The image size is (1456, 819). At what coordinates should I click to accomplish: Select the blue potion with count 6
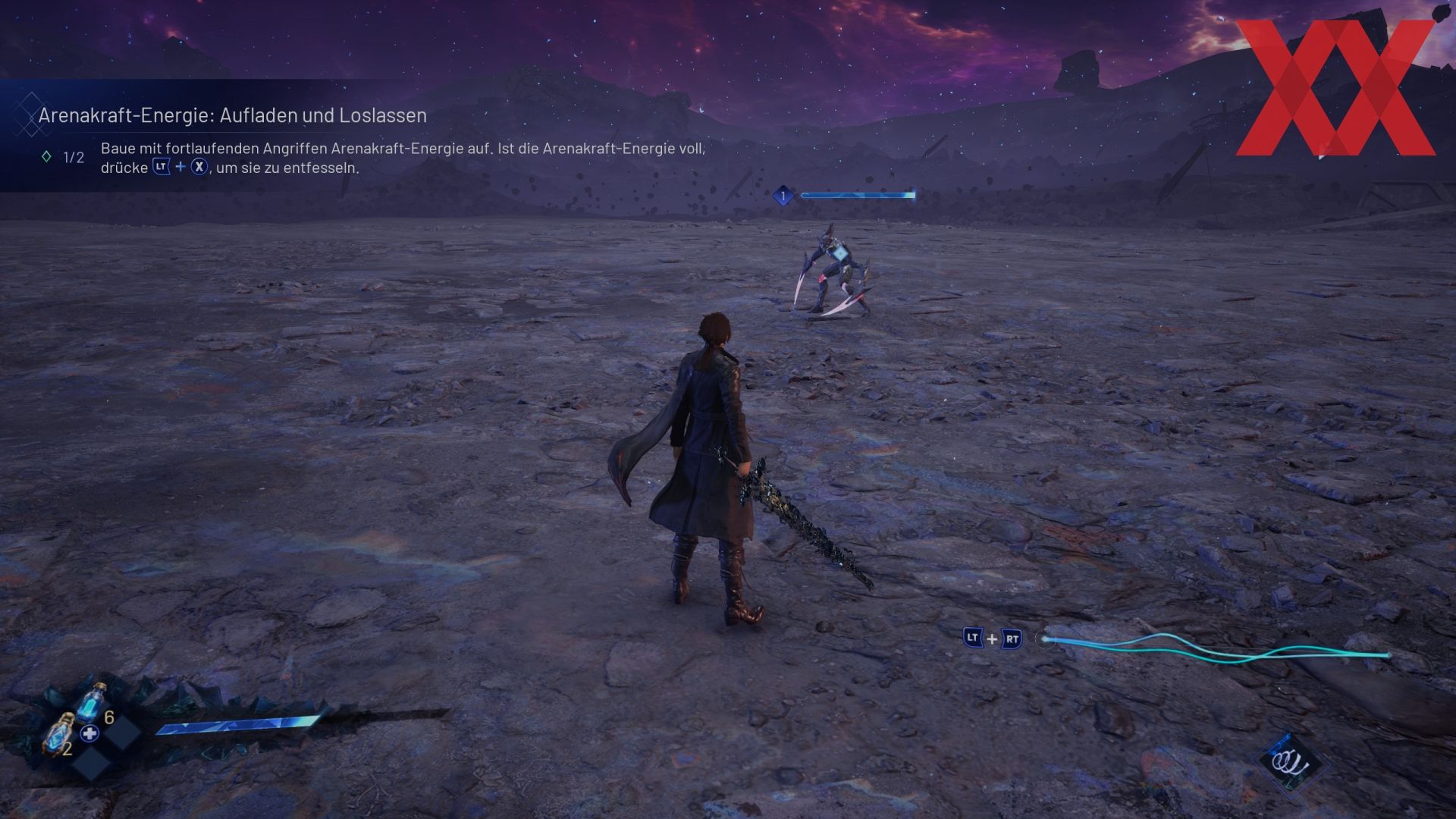tap(92, 703)
